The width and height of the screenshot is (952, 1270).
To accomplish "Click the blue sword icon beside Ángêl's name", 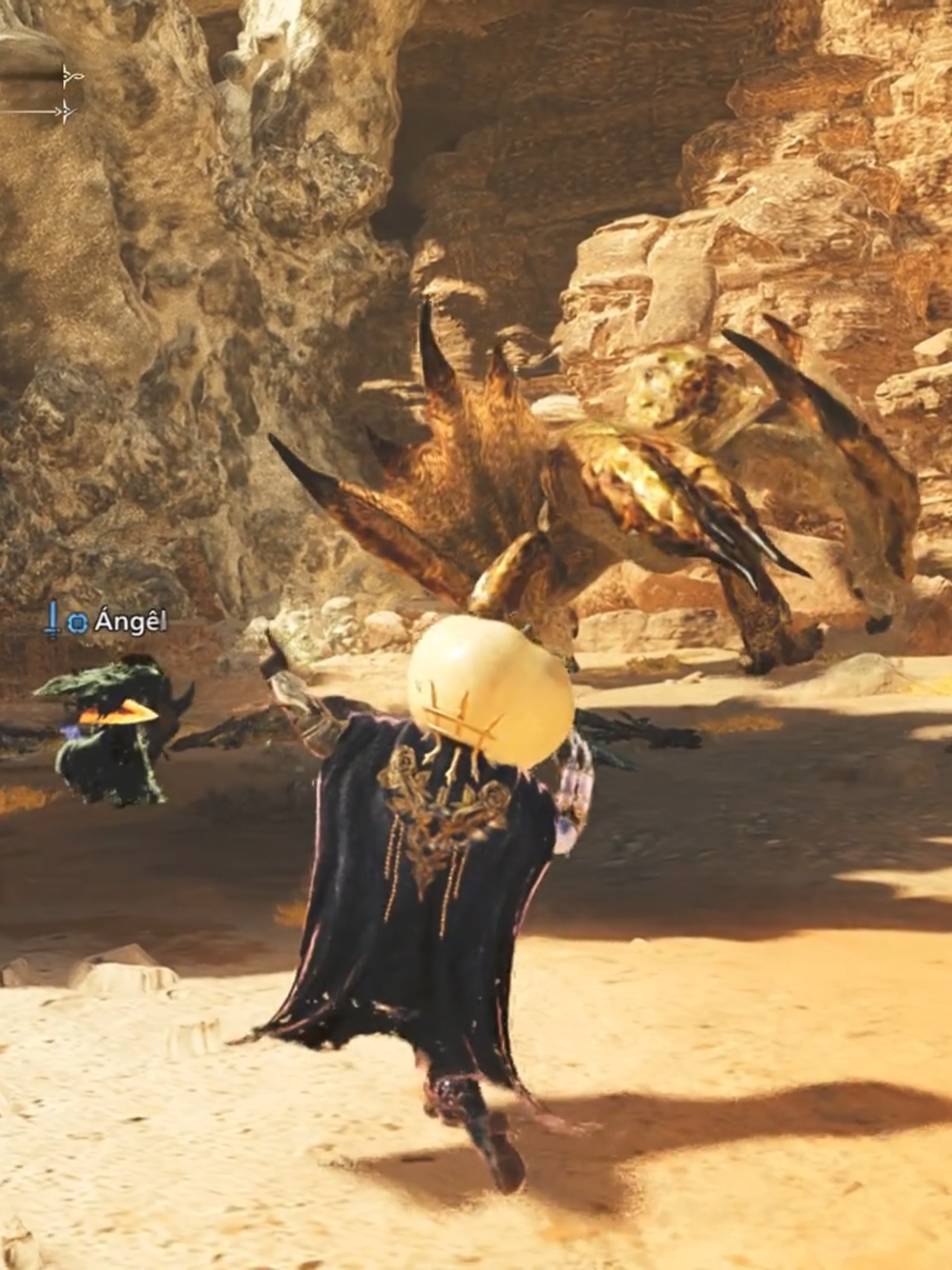I will point(51,620).
